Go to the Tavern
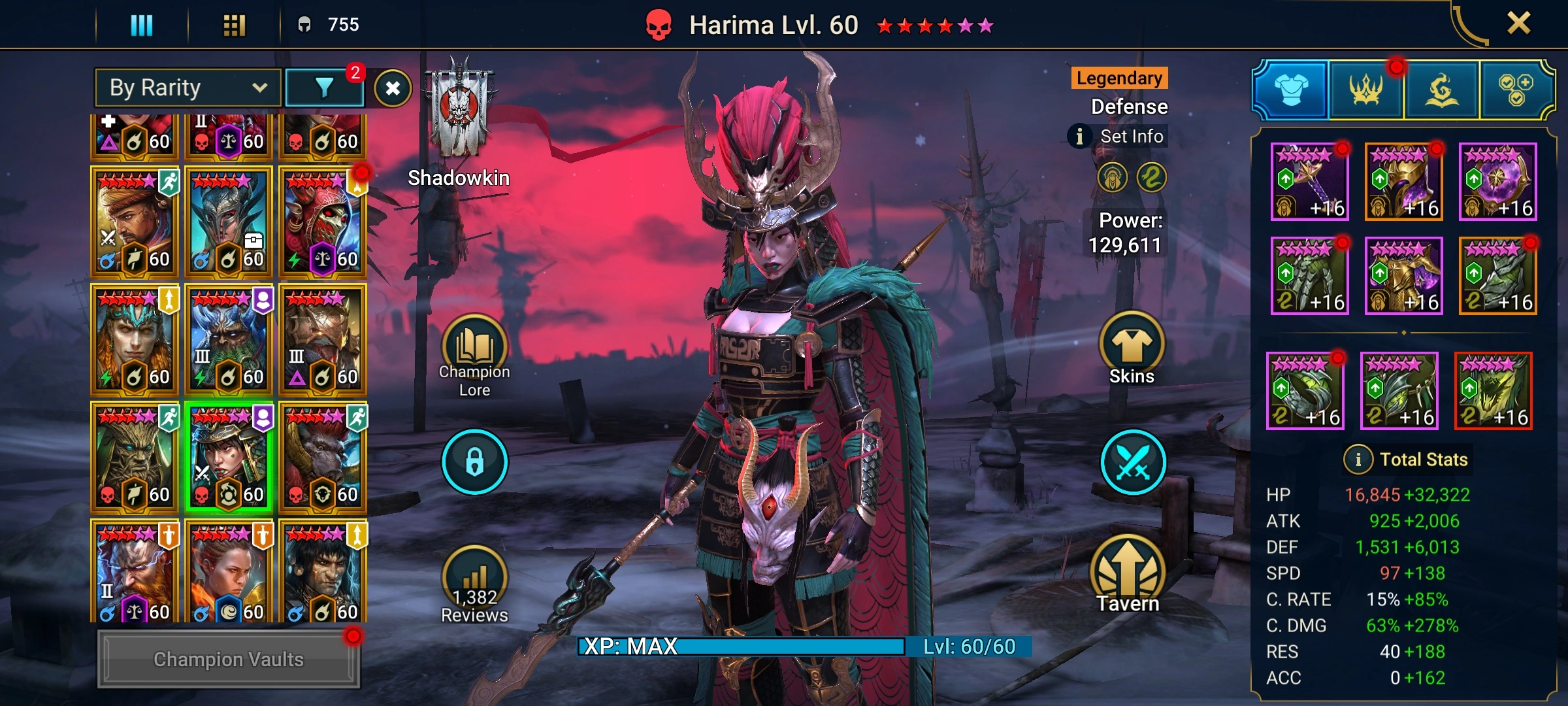Image resolution: width=1568 pixels, height=706 pixels. (1128, 575)
